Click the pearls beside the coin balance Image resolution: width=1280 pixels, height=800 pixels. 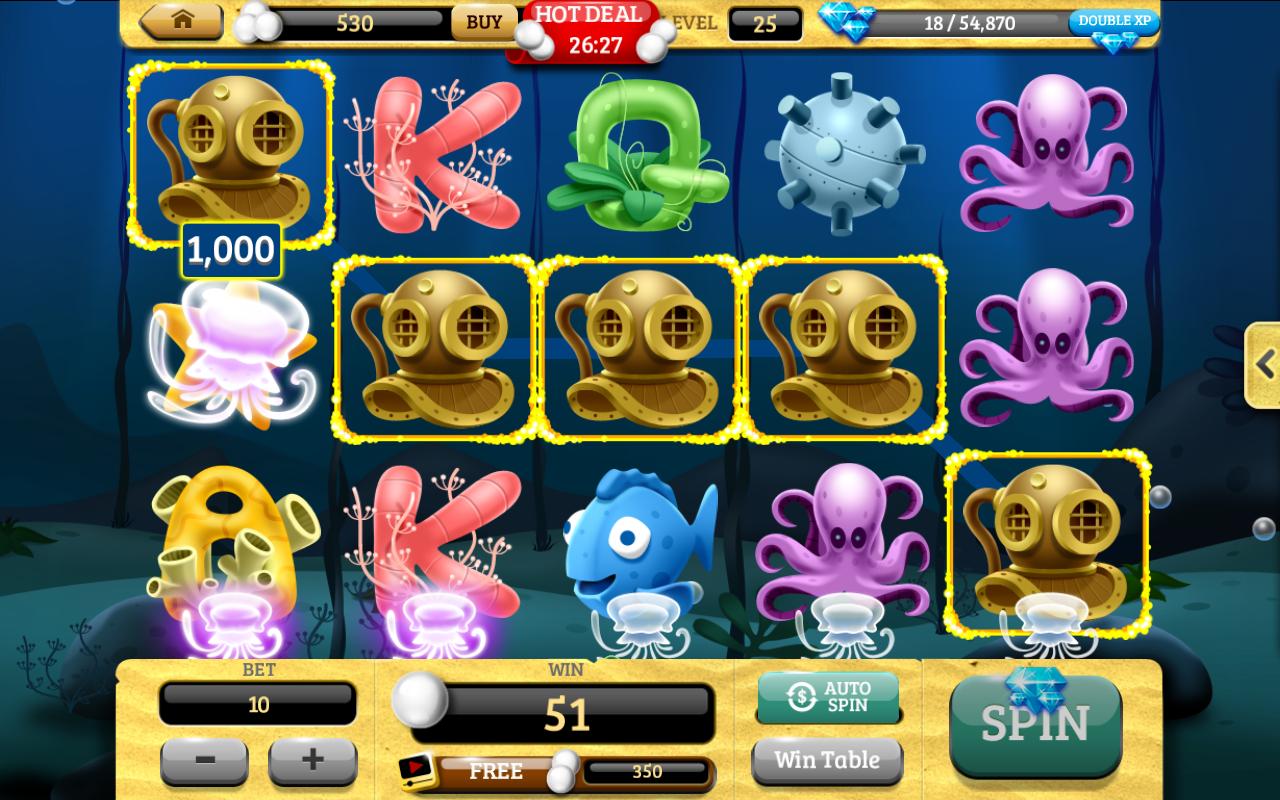255,23
